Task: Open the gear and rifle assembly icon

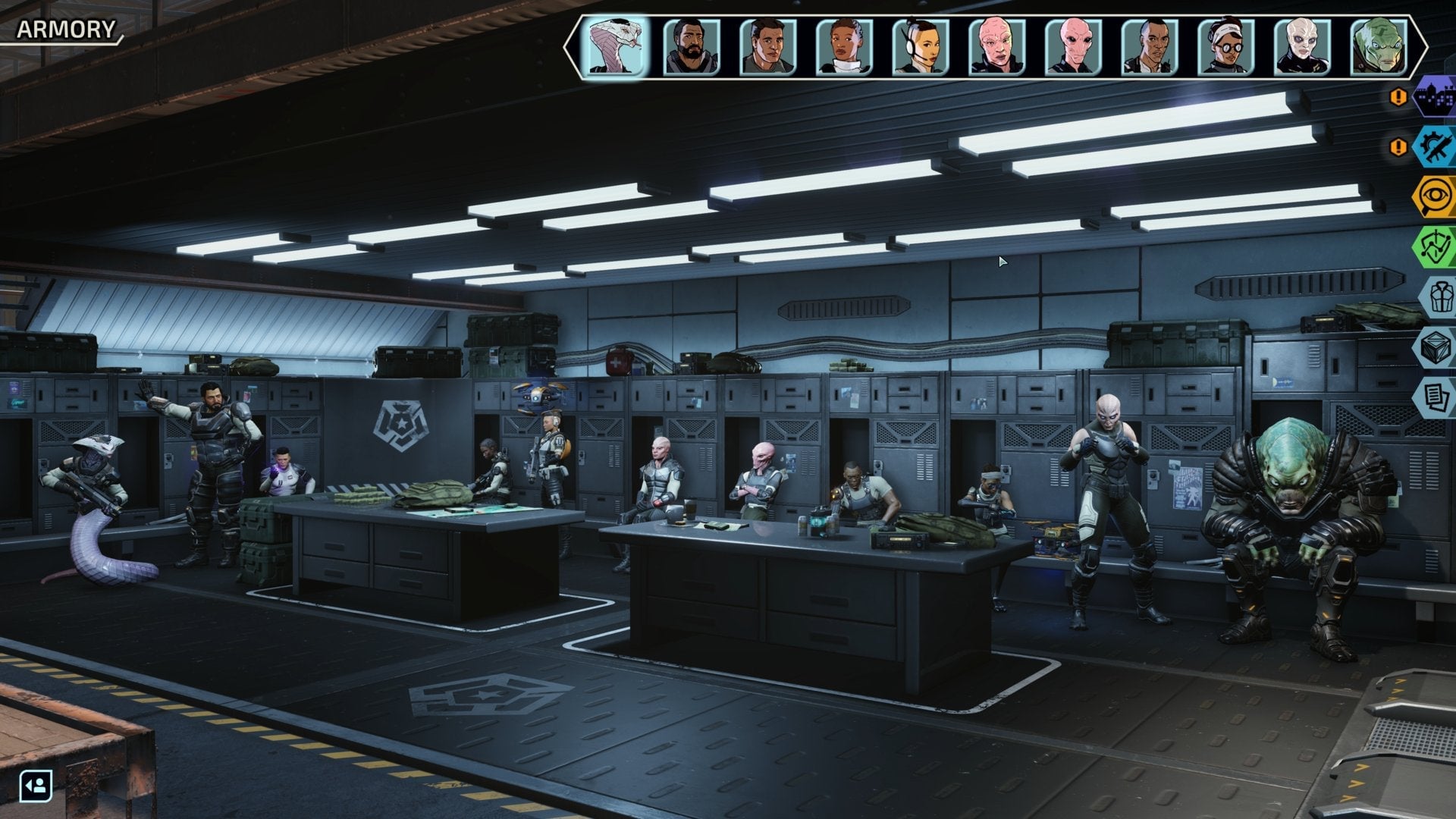Action: 1435,146
